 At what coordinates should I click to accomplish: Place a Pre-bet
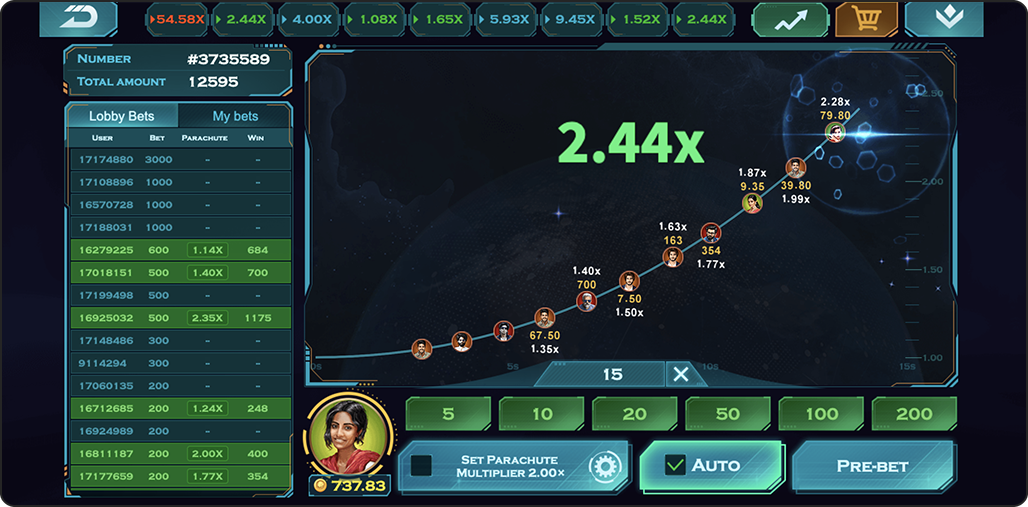coord(872,466)
